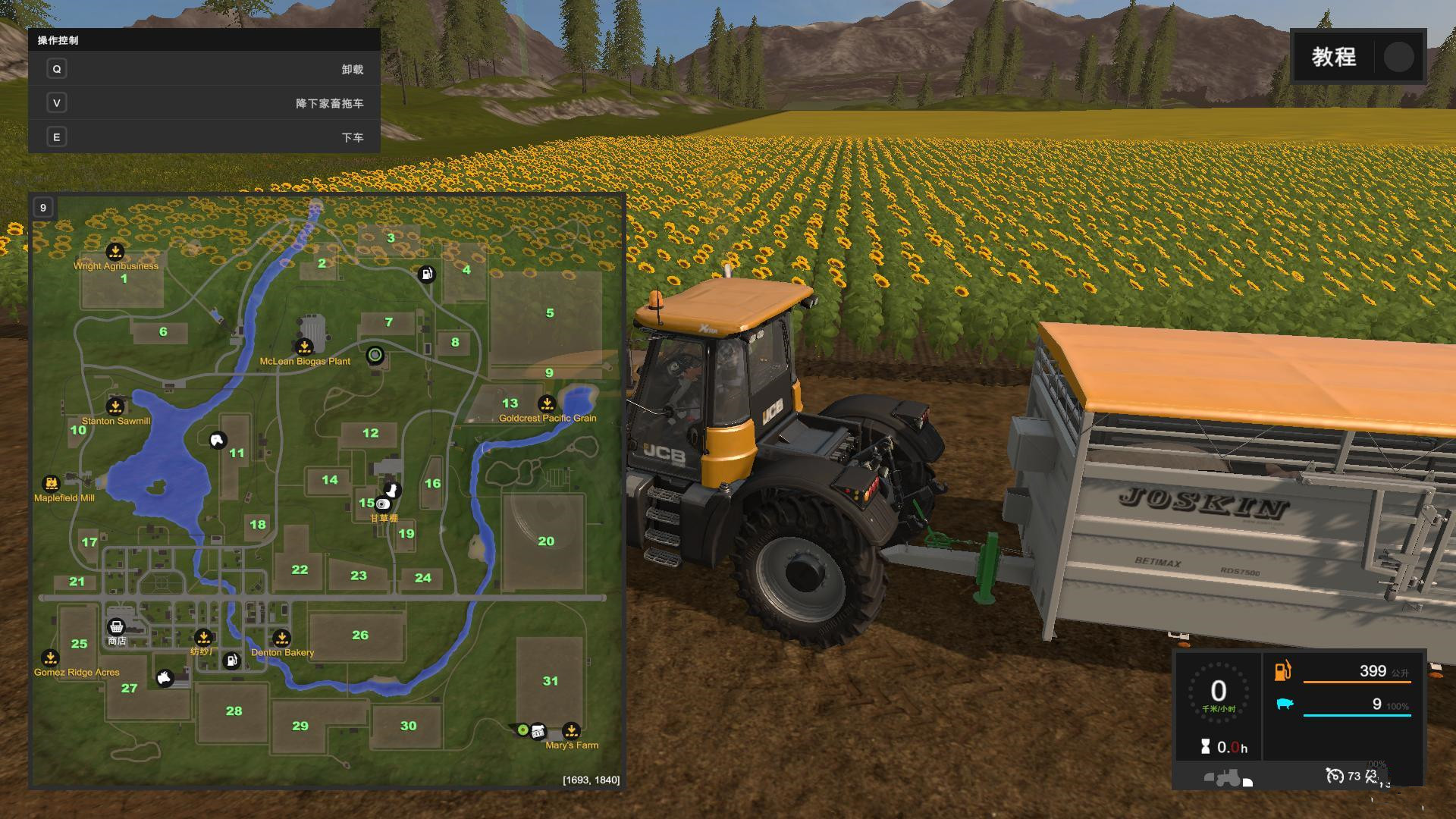Select the Mary's Farm marker

tap(571, 730)
